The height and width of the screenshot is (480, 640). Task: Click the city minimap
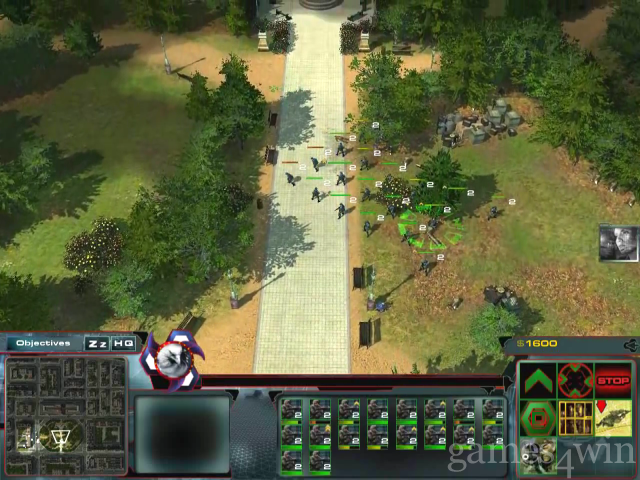[65, 404]
